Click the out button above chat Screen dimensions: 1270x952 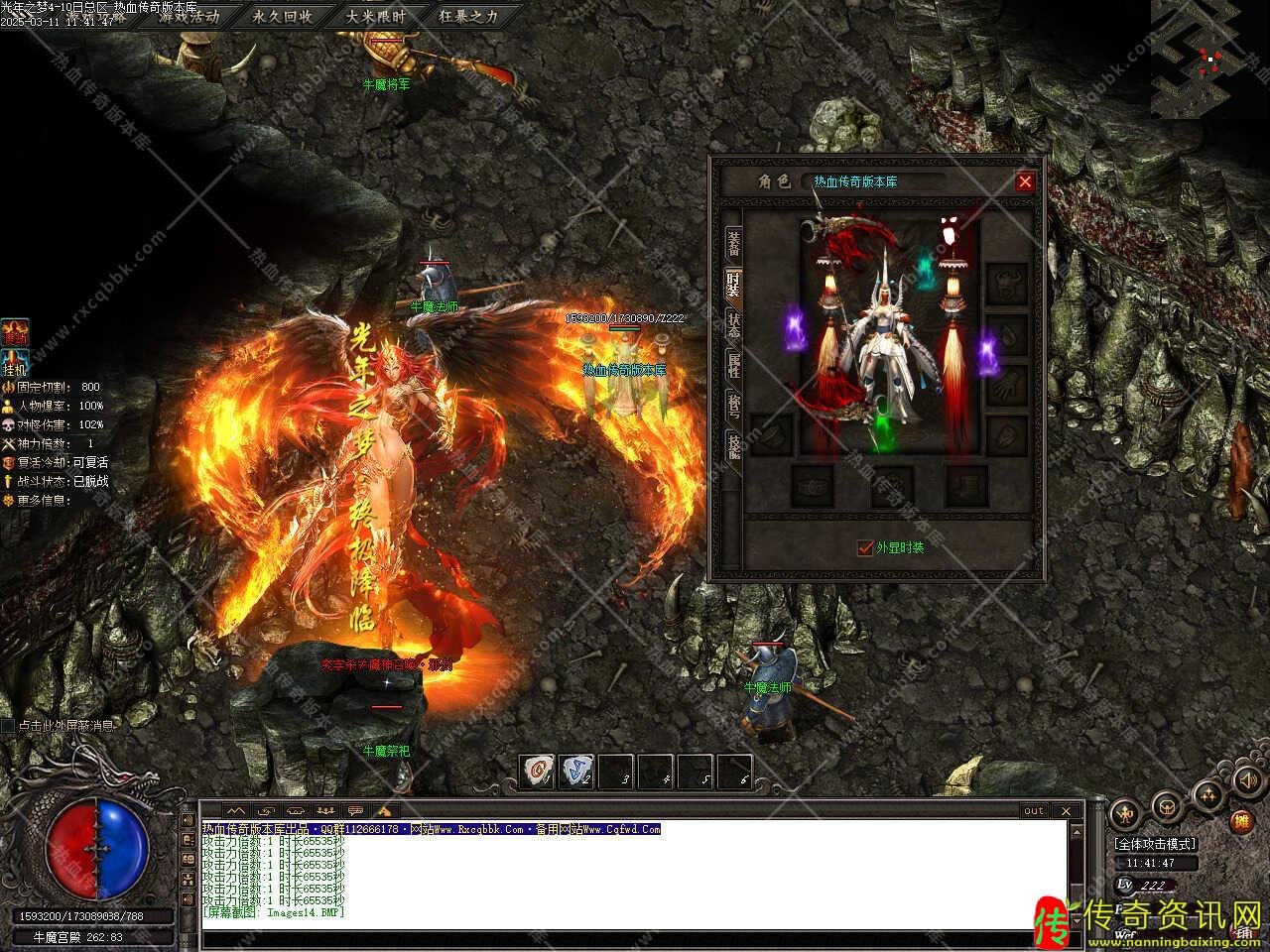click(1034, 811)
